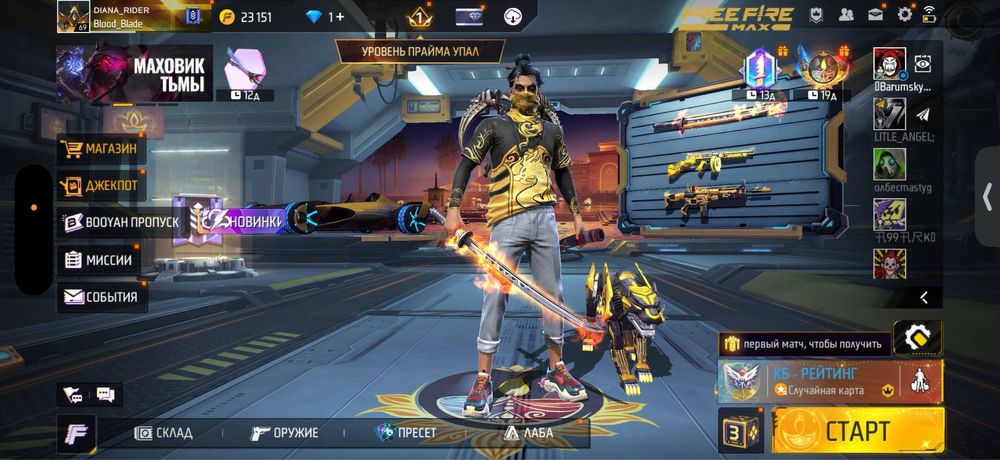Open the Миссии missions list
Viewport: 1000px width, 460px height.
[98, 260]
